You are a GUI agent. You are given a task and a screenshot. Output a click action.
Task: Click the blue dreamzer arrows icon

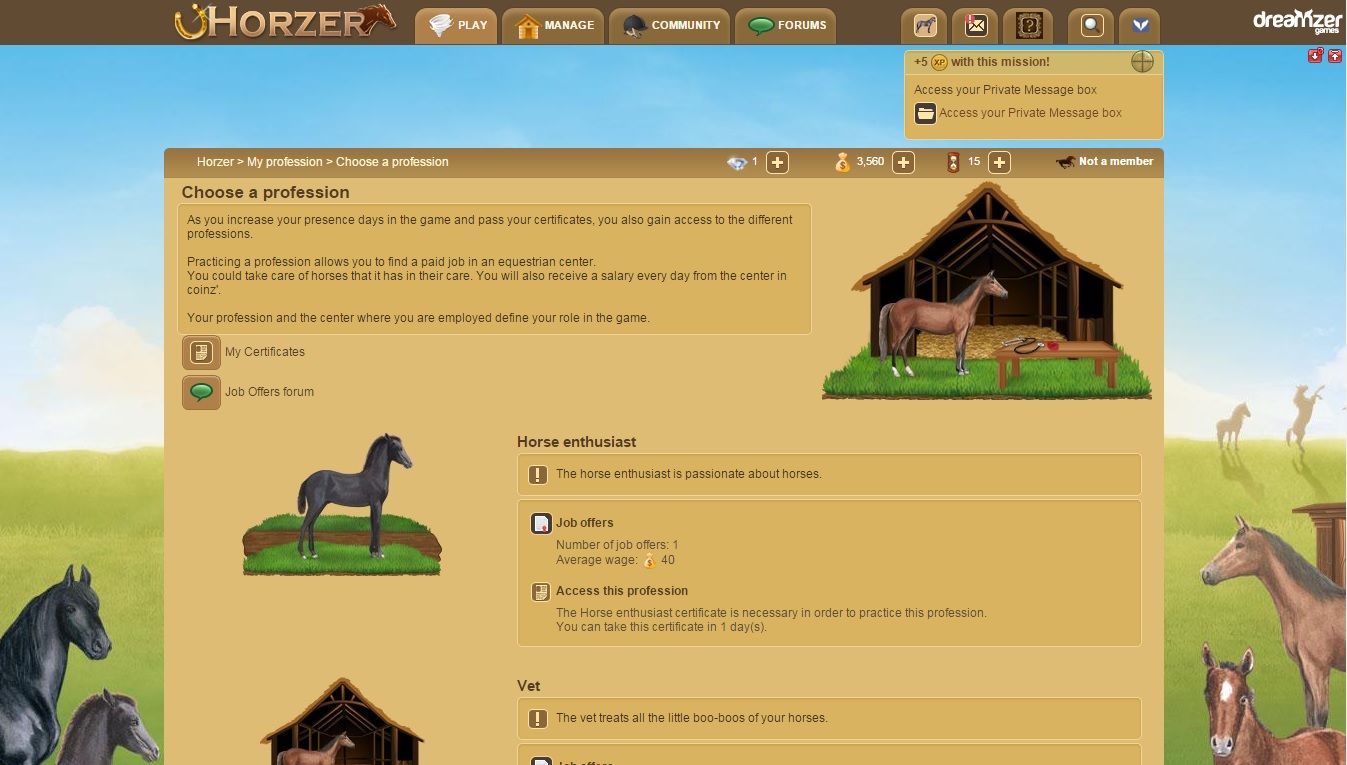(x=1140, y=25)
